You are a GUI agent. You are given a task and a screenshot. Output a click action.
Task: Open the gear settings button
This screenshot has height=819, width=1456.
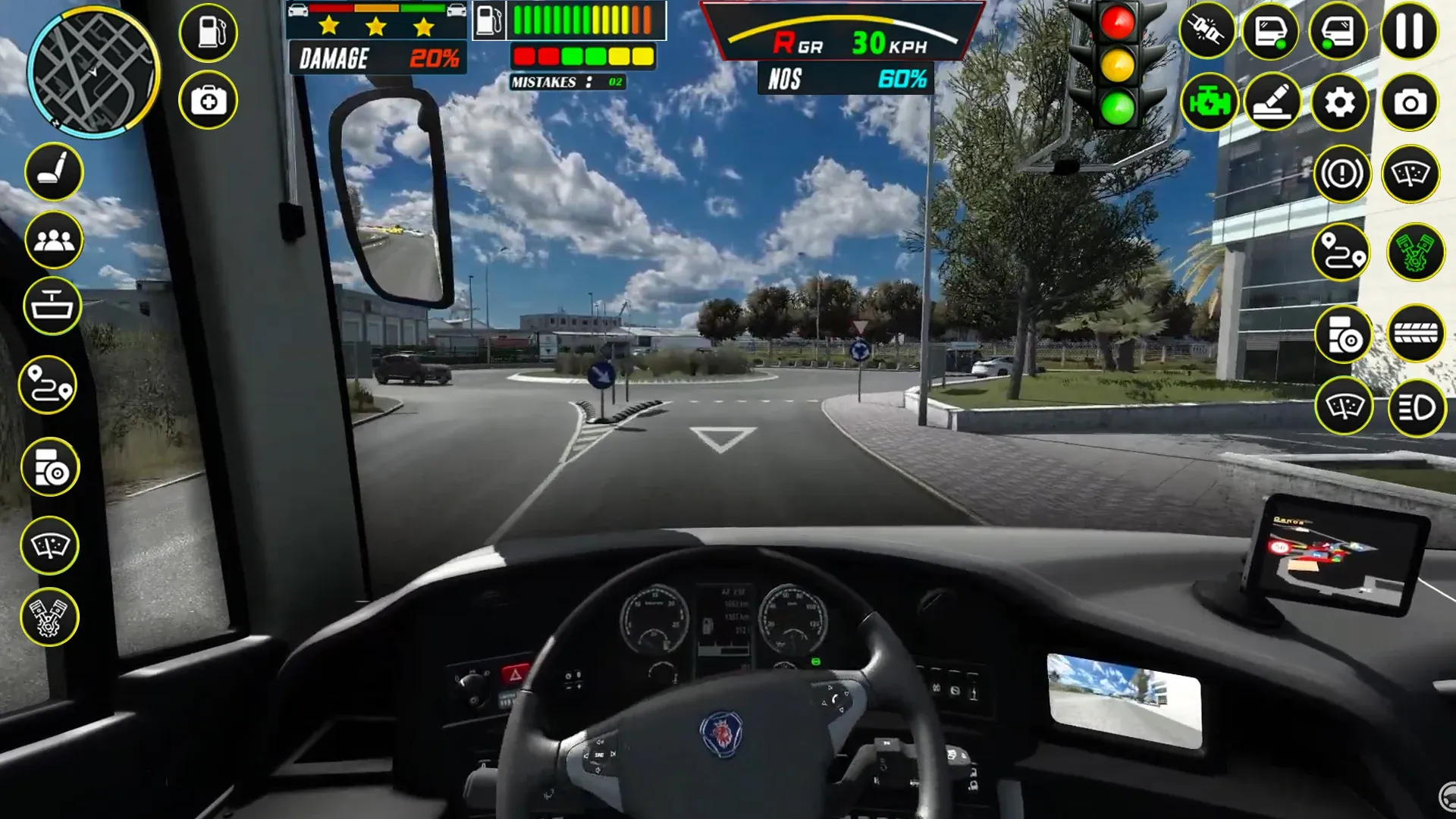(x=1340, y=102)
